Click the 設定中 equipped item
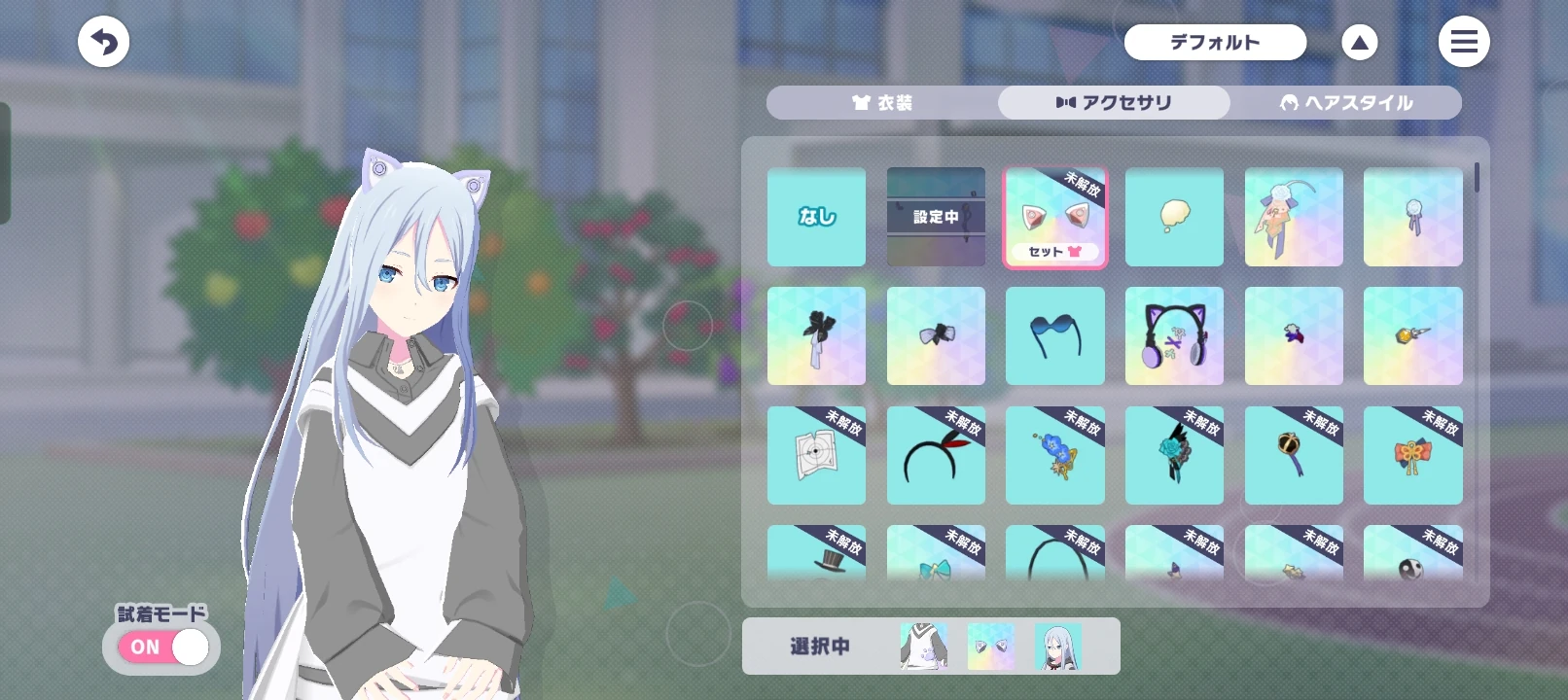The height and width of the screenshot is (700, 1568). (936, 216)
